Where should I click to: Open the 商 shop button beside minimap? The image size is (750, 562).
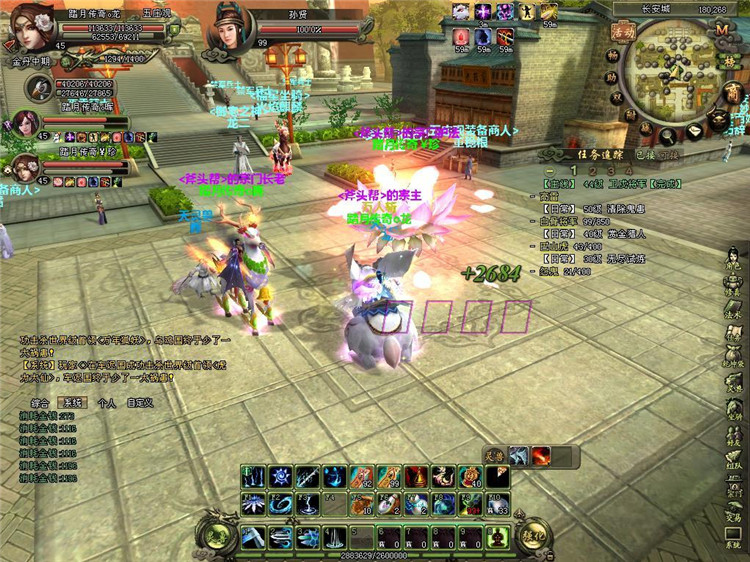[731, 92]
